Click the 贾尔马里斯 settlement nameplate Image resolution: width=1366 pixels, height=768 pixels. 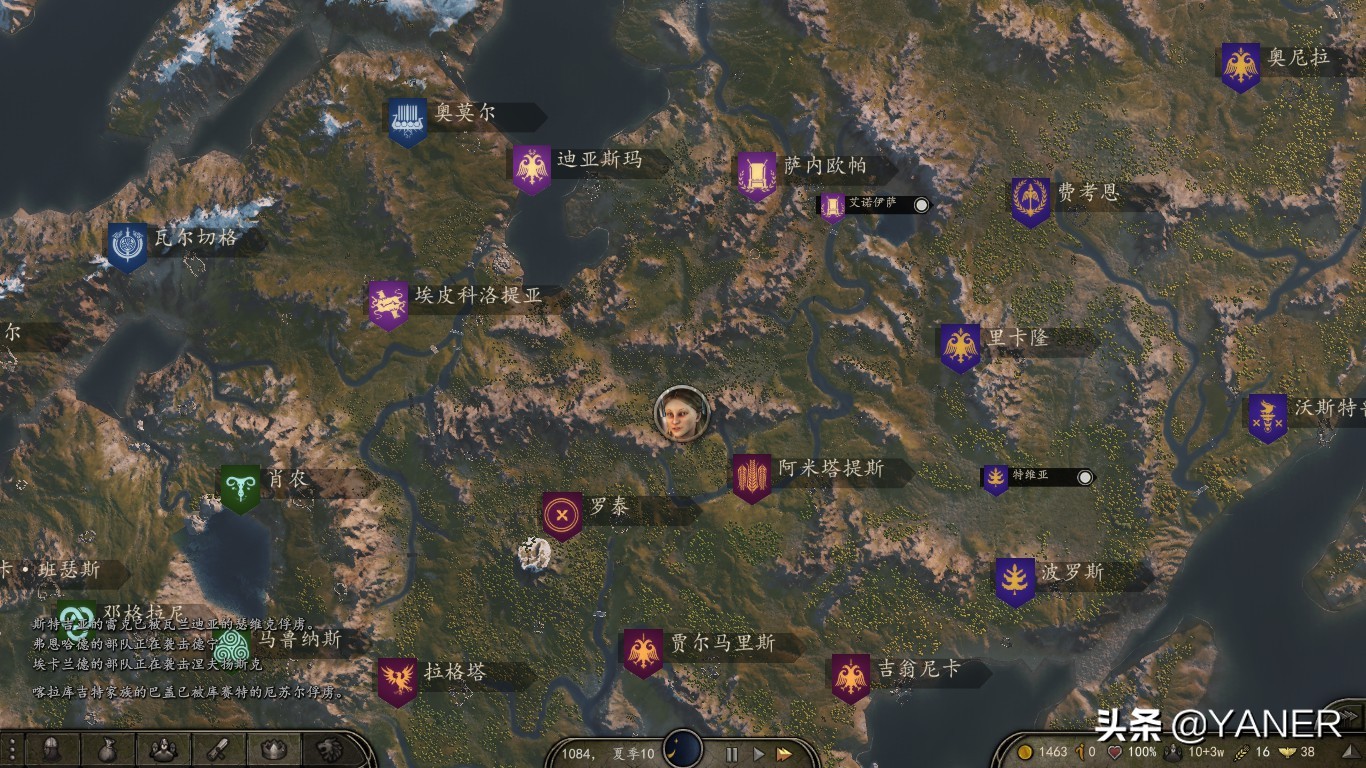tap(722, 643)
